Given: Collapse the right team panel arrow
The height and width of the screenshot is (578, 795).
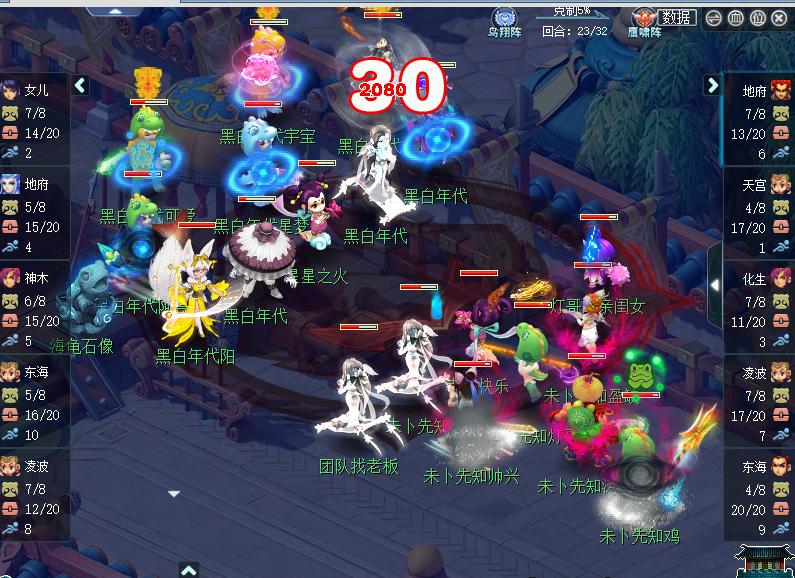Looking at the screenshot, I should [712, 86].
